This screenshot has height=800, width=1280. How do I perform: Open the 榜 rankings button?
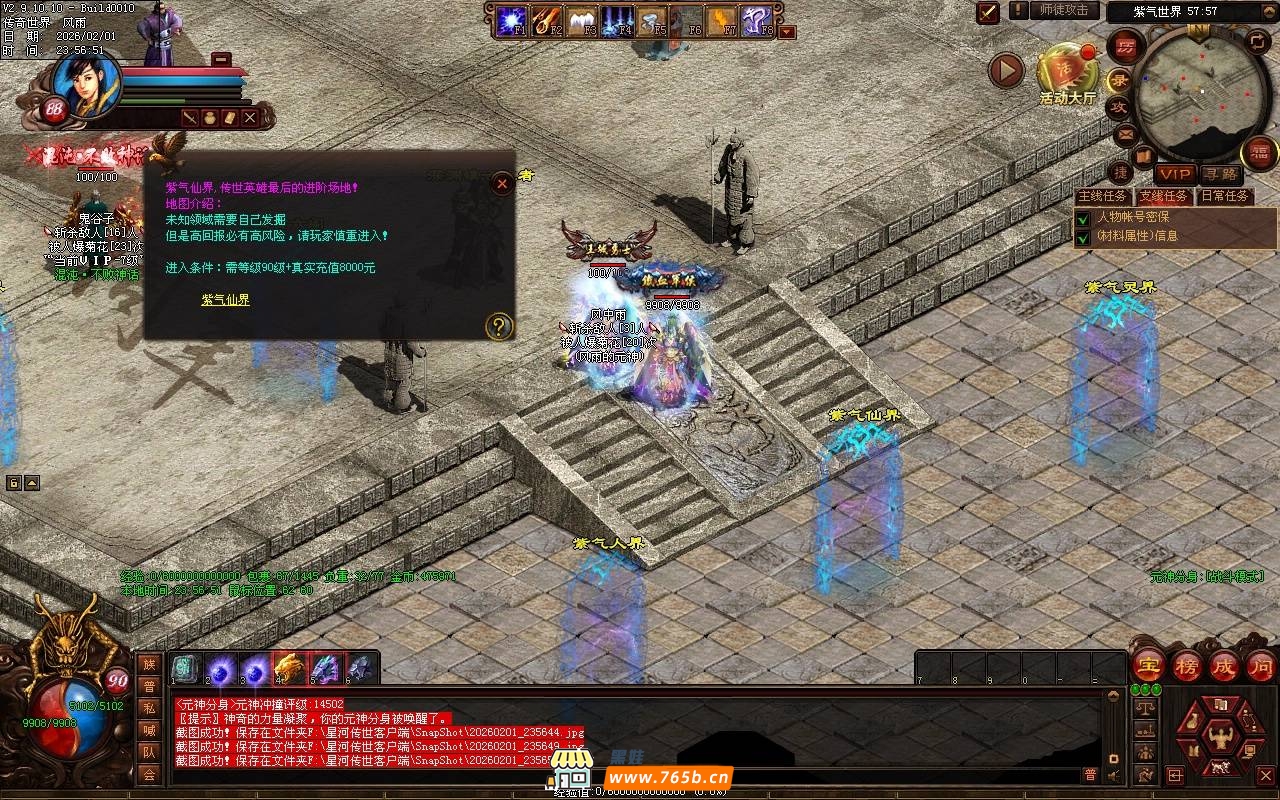[x=1186, y=665]
